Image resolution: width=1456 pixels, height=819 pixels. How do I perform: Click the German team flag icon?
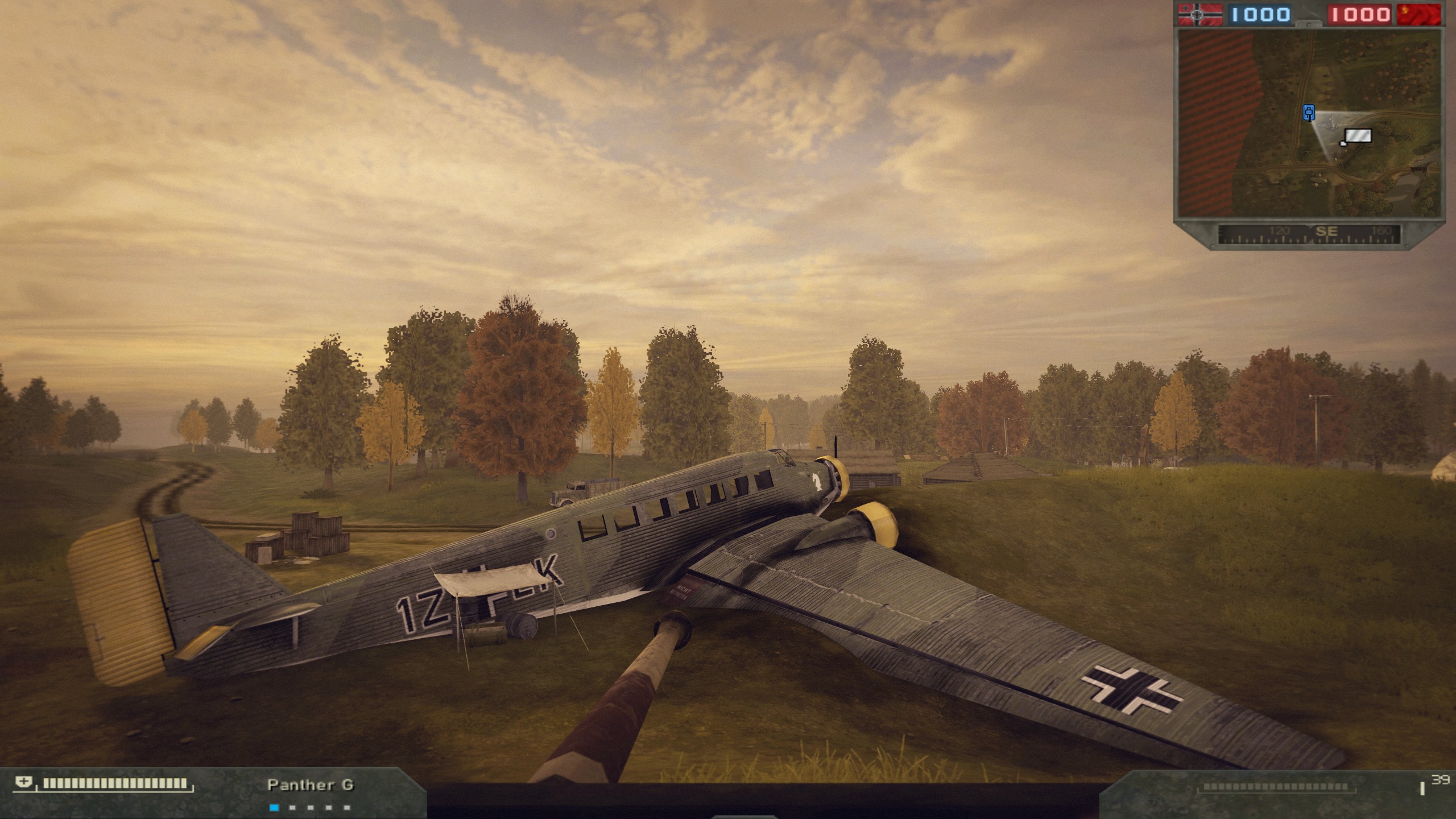pos(1200,14)
